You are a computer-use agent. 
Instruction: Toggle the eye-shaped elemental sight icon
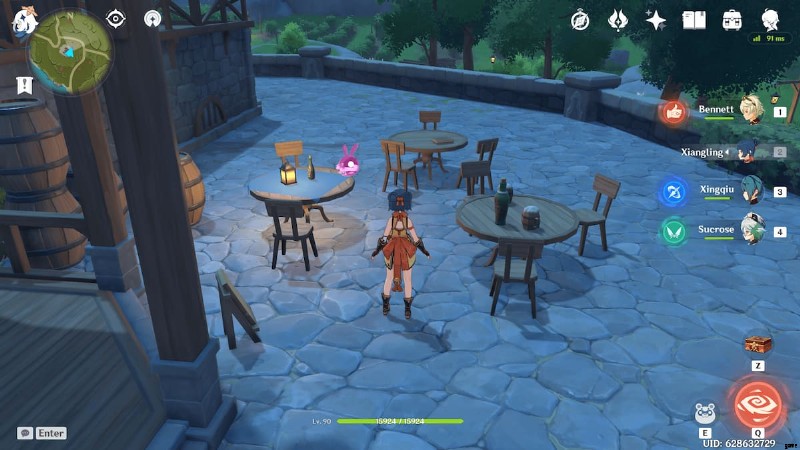pyautogui.click(x=116, y=18)
